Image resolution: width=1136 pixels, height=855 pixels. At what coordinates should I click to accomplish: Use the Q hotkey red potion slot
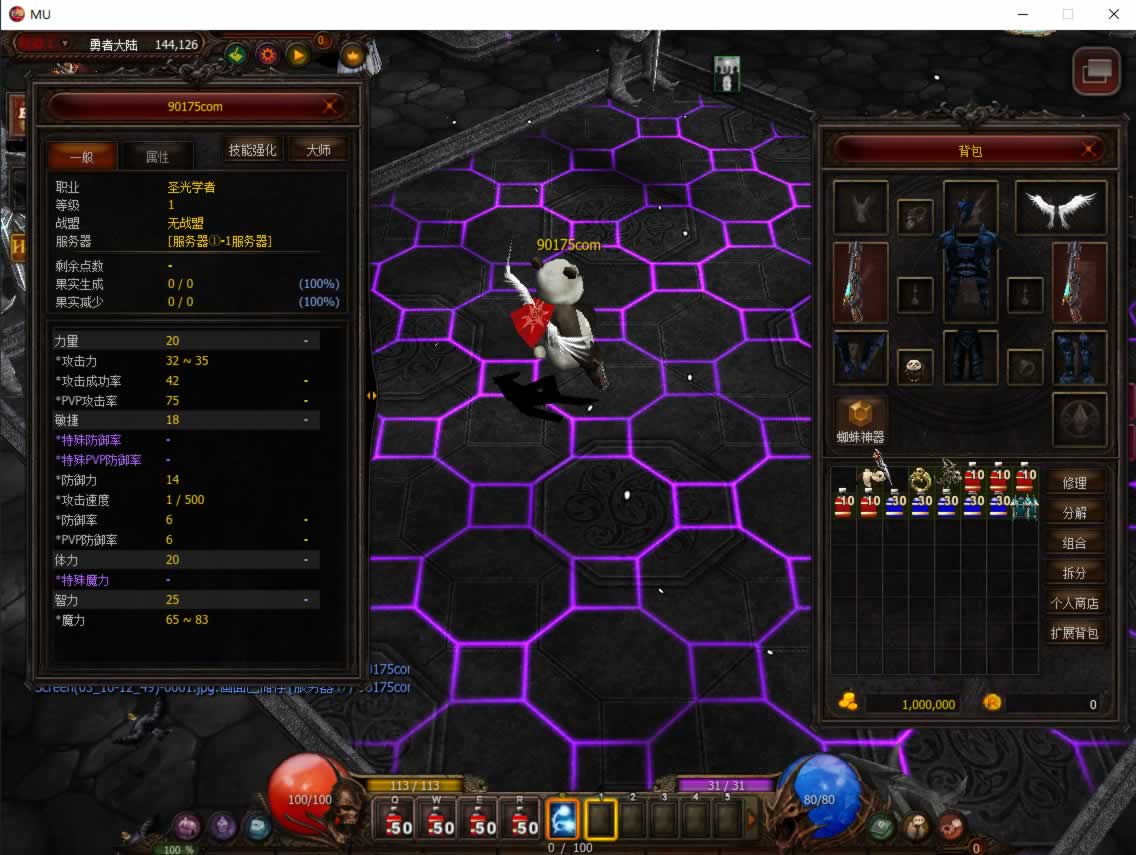[x=397, y=821]
